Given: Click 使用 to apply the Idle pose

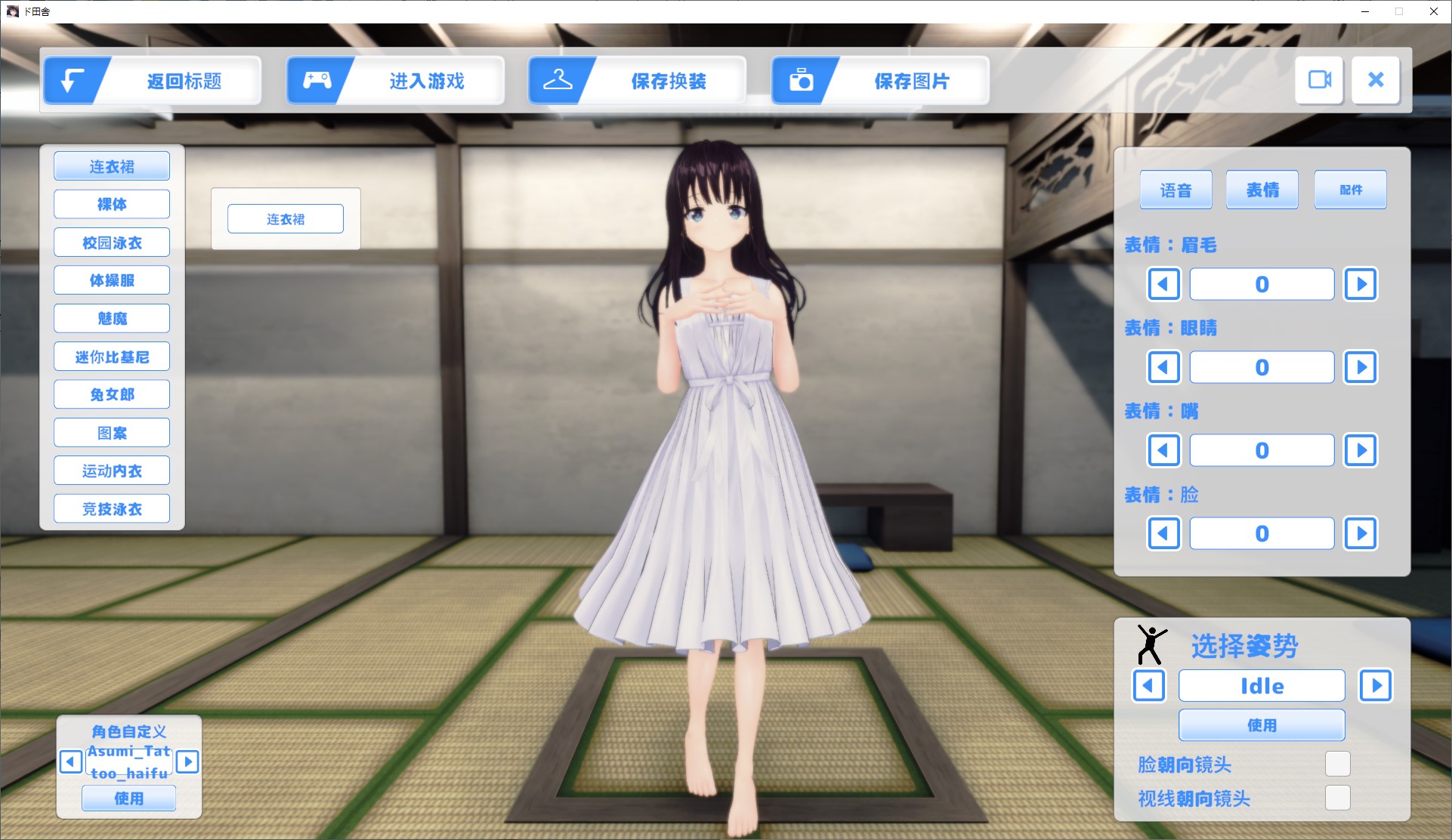Looking at the screenshot, I should [1262, 725].
